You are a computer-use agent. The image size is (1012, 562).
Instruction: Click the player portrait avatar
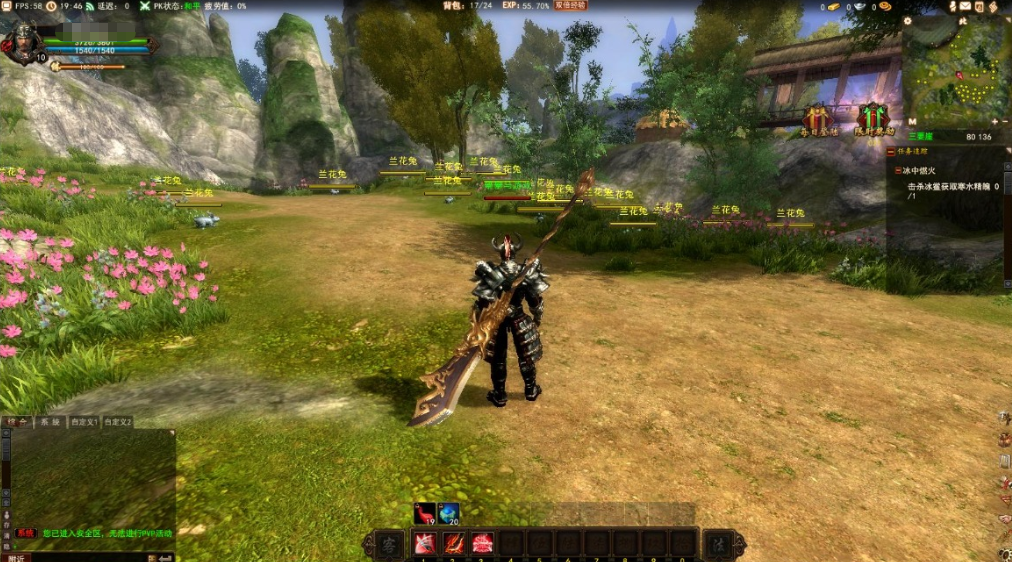[22, 42]
